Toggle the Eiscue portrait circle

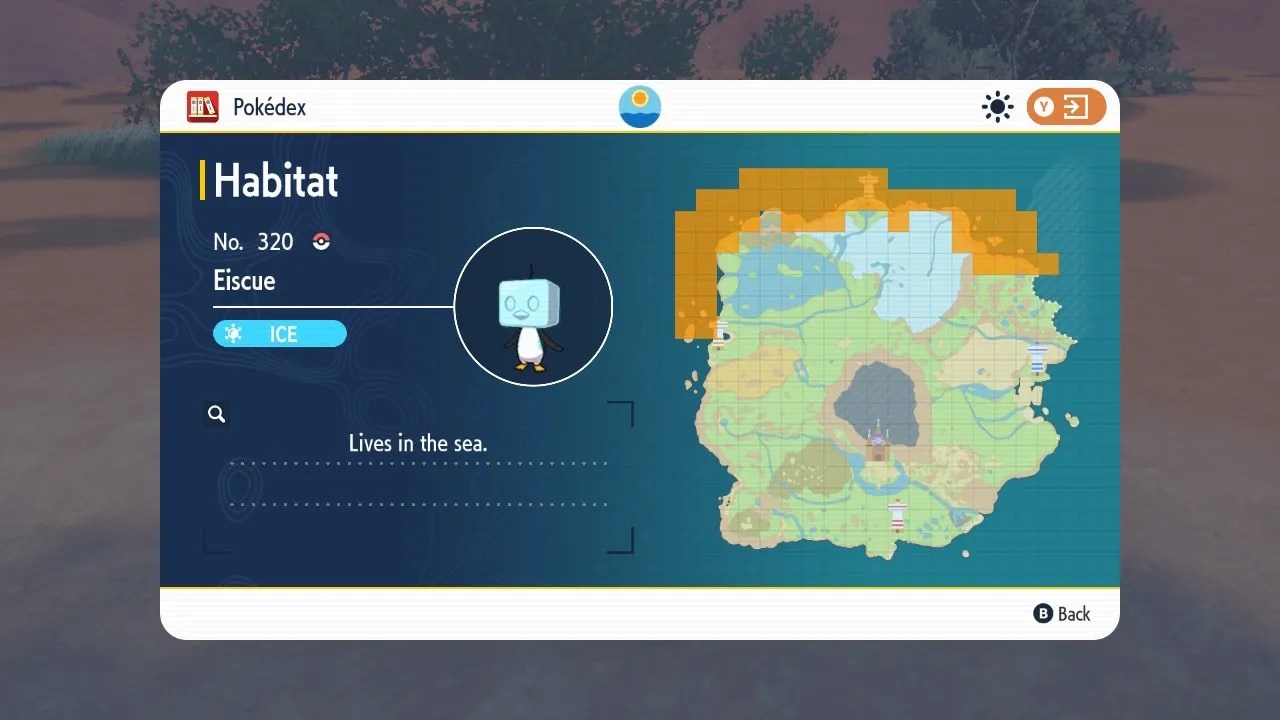(534, 306)
